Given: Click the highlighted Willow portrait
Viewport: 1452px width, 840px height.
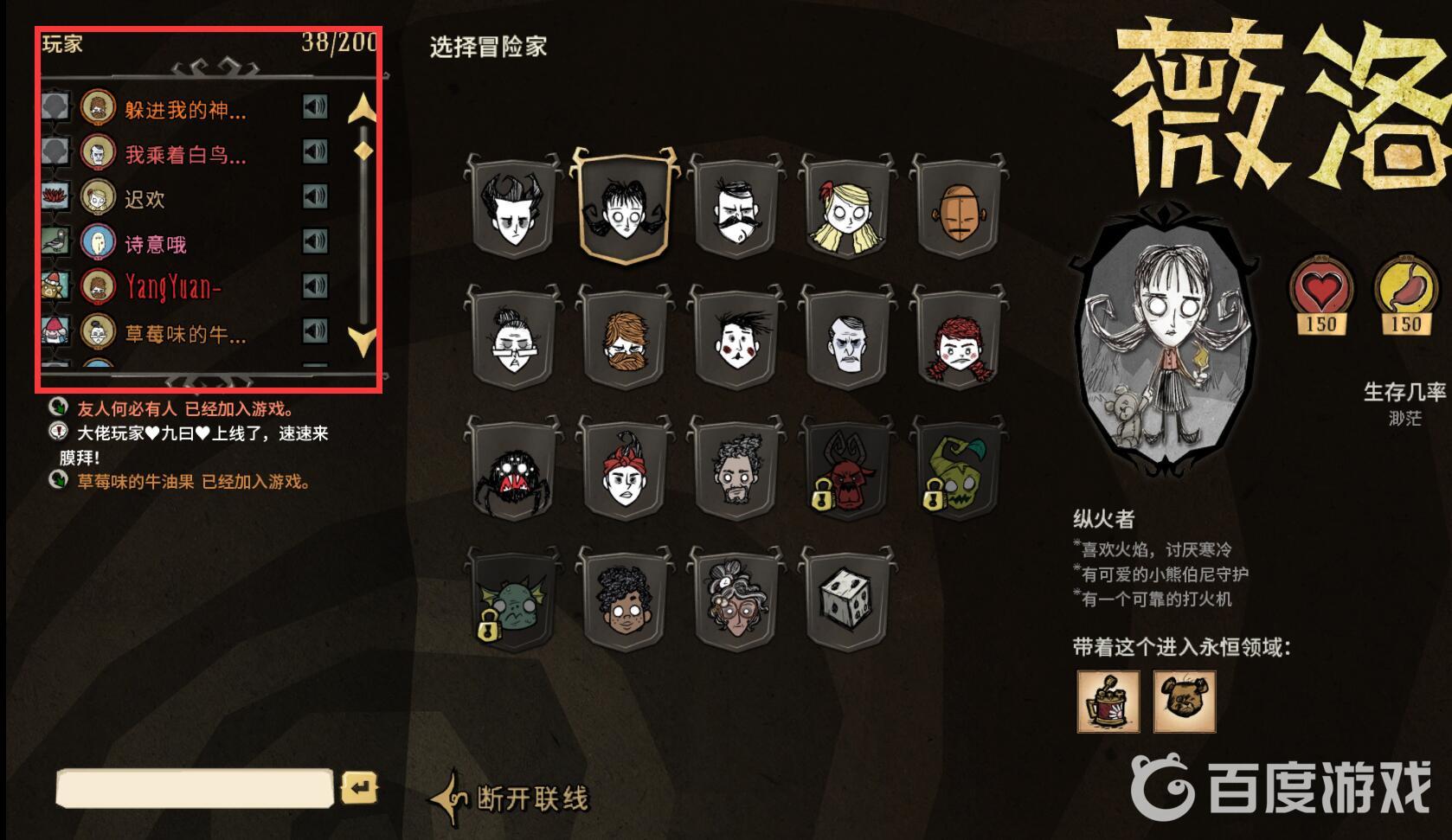Looking at the screenshot, I should (623, 208).
